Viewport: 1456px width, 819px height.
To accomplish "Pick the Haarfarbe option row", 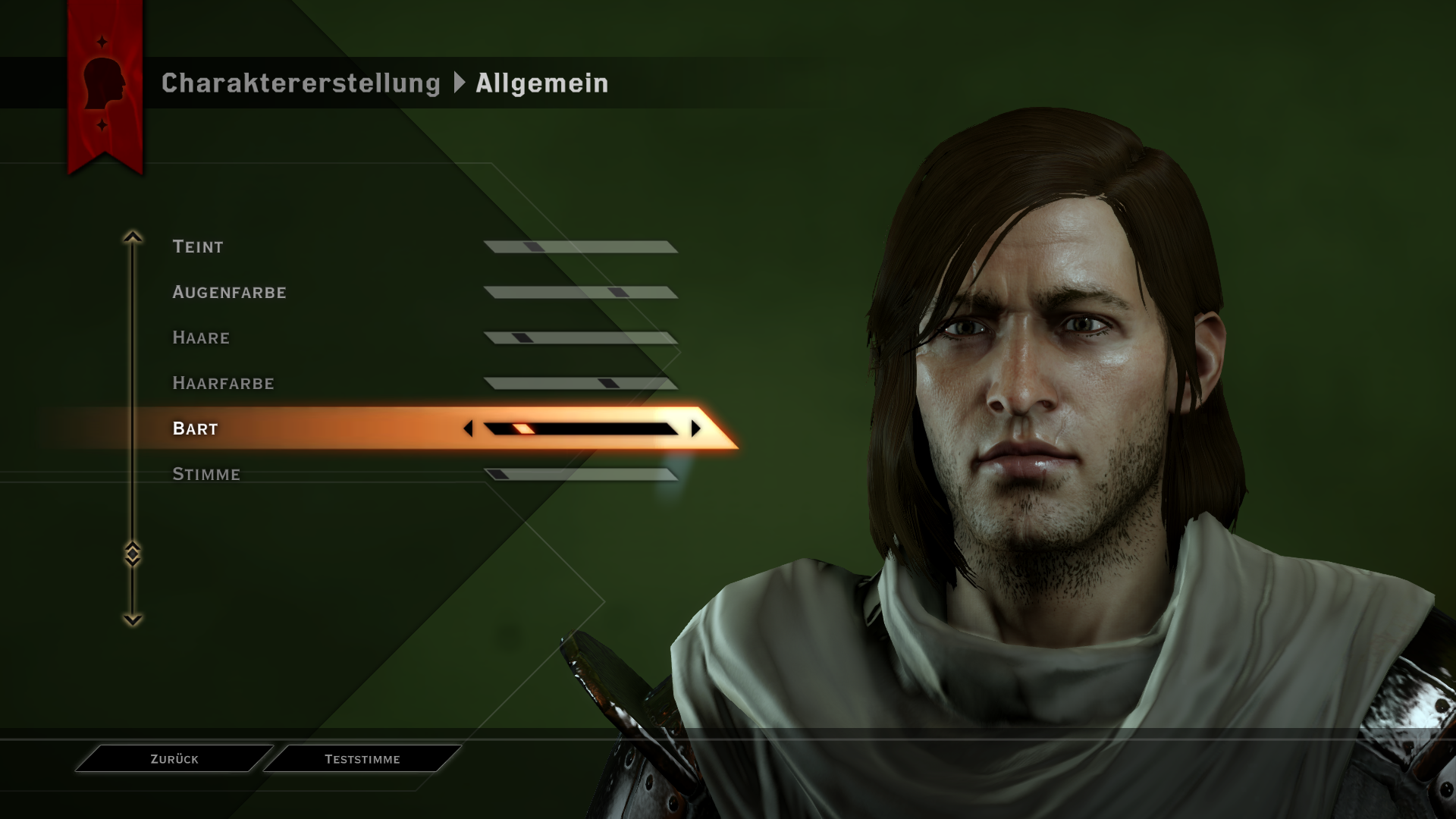I will (x=223, y=383).
